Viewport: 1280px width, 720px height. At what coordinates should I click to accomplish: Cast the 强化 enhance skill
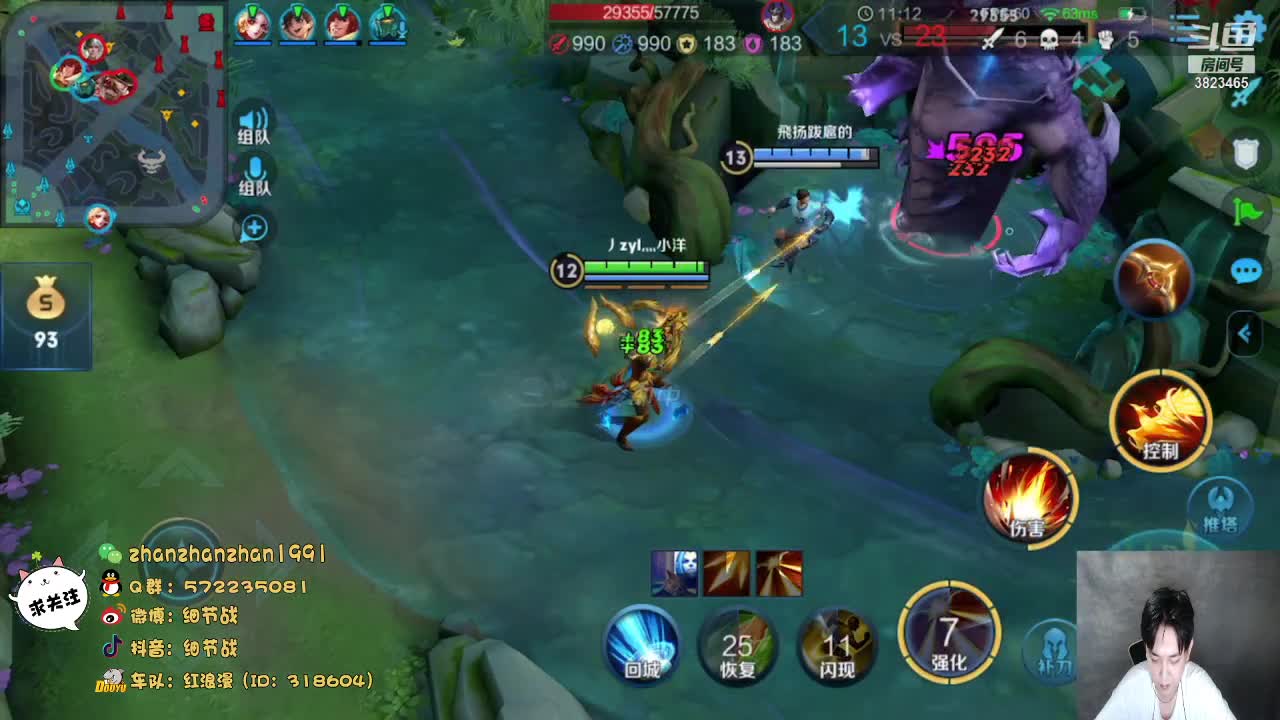click(949, 634)
